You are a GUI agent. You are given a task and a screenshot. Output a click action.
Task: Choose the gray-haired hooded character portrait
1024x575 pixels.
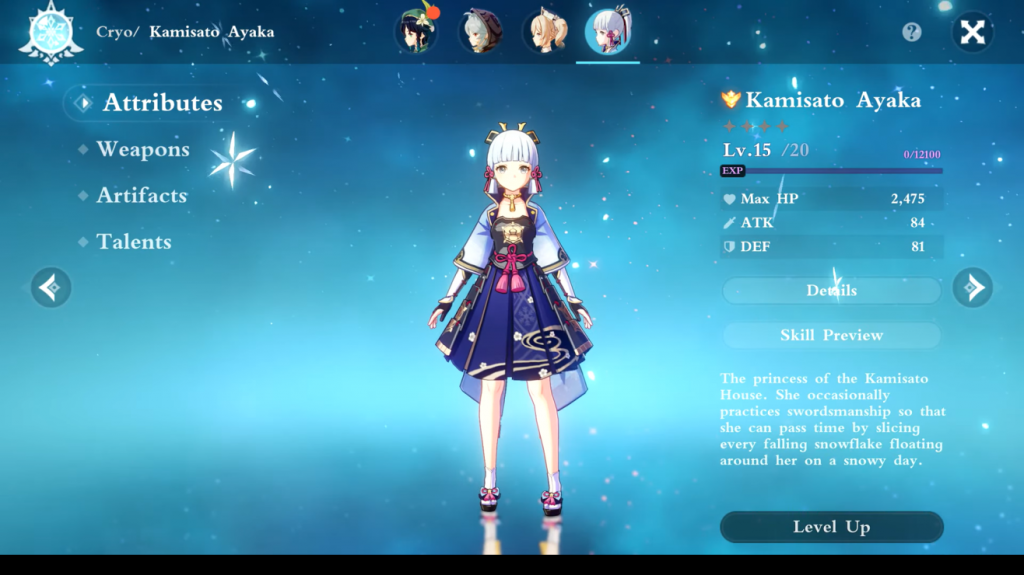coord(479,31)
